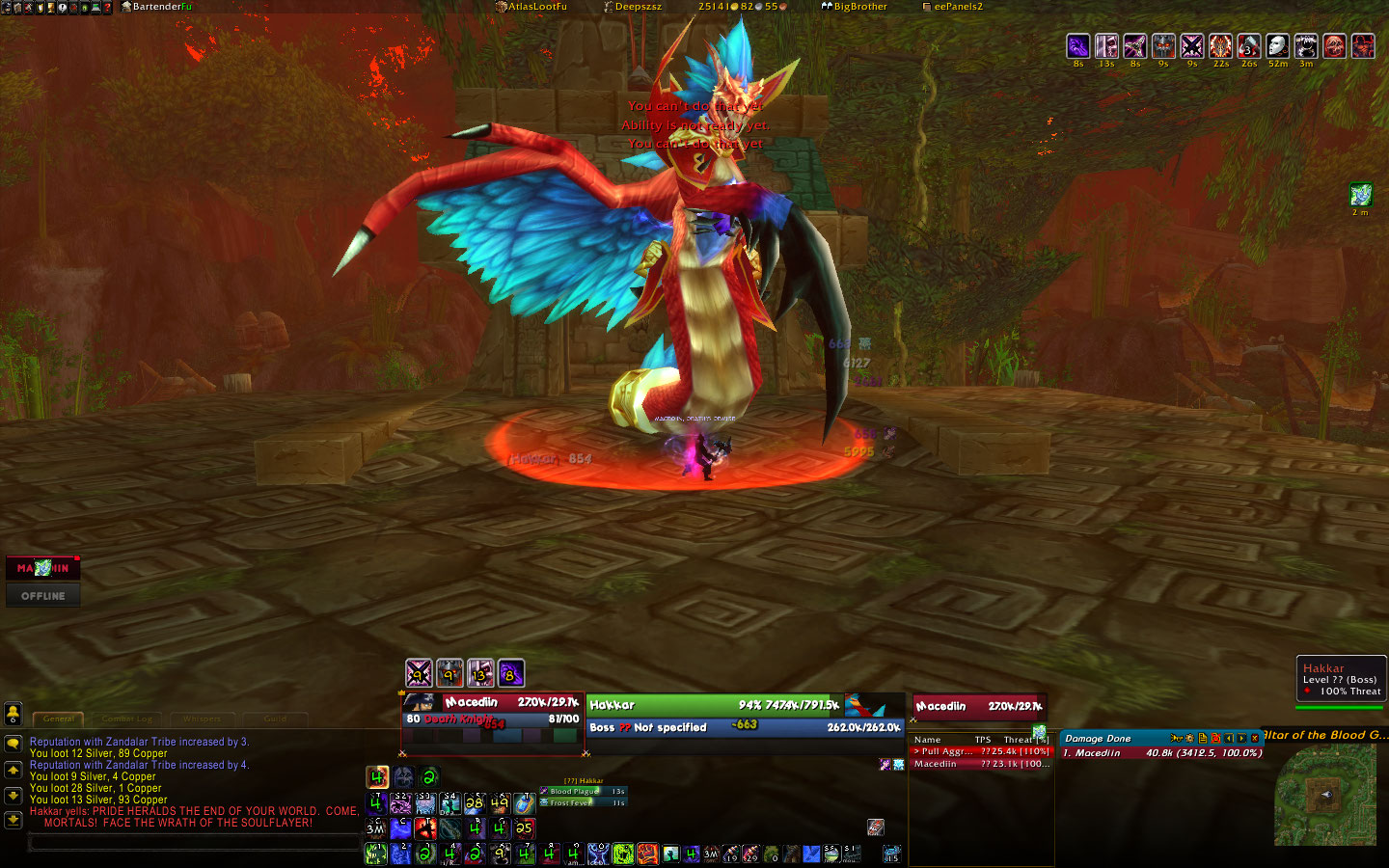Use the red fist ability icon

647,854
